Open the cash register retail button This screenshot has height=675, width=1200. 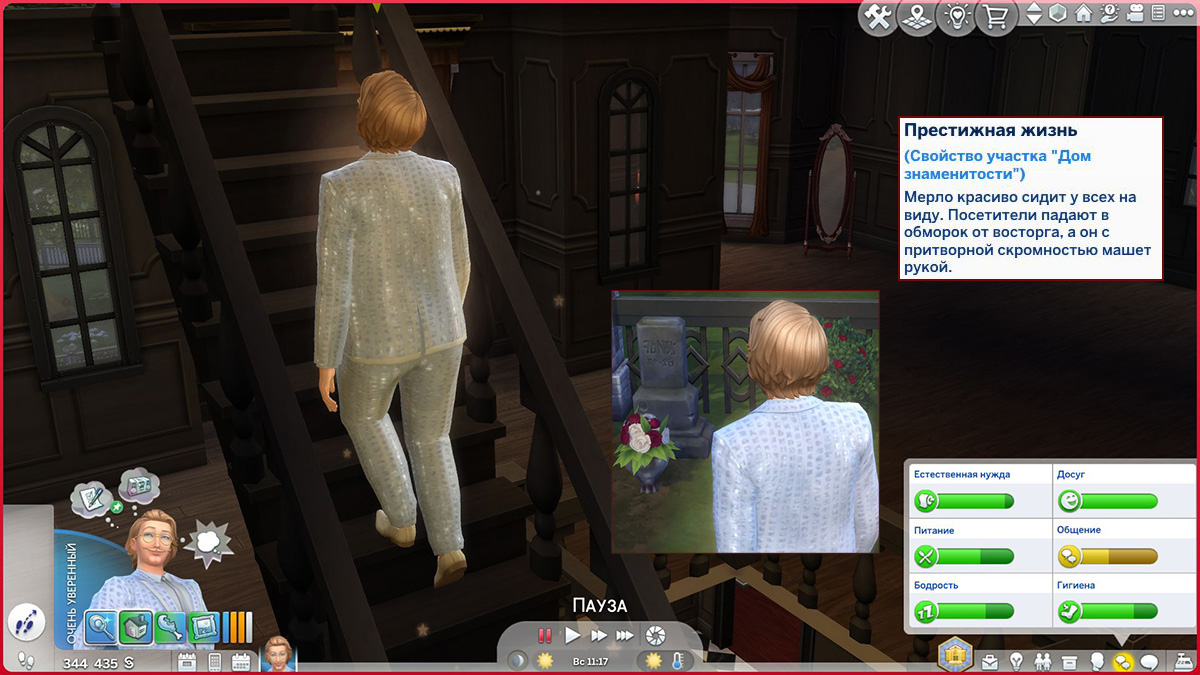tap(1182, 661)
